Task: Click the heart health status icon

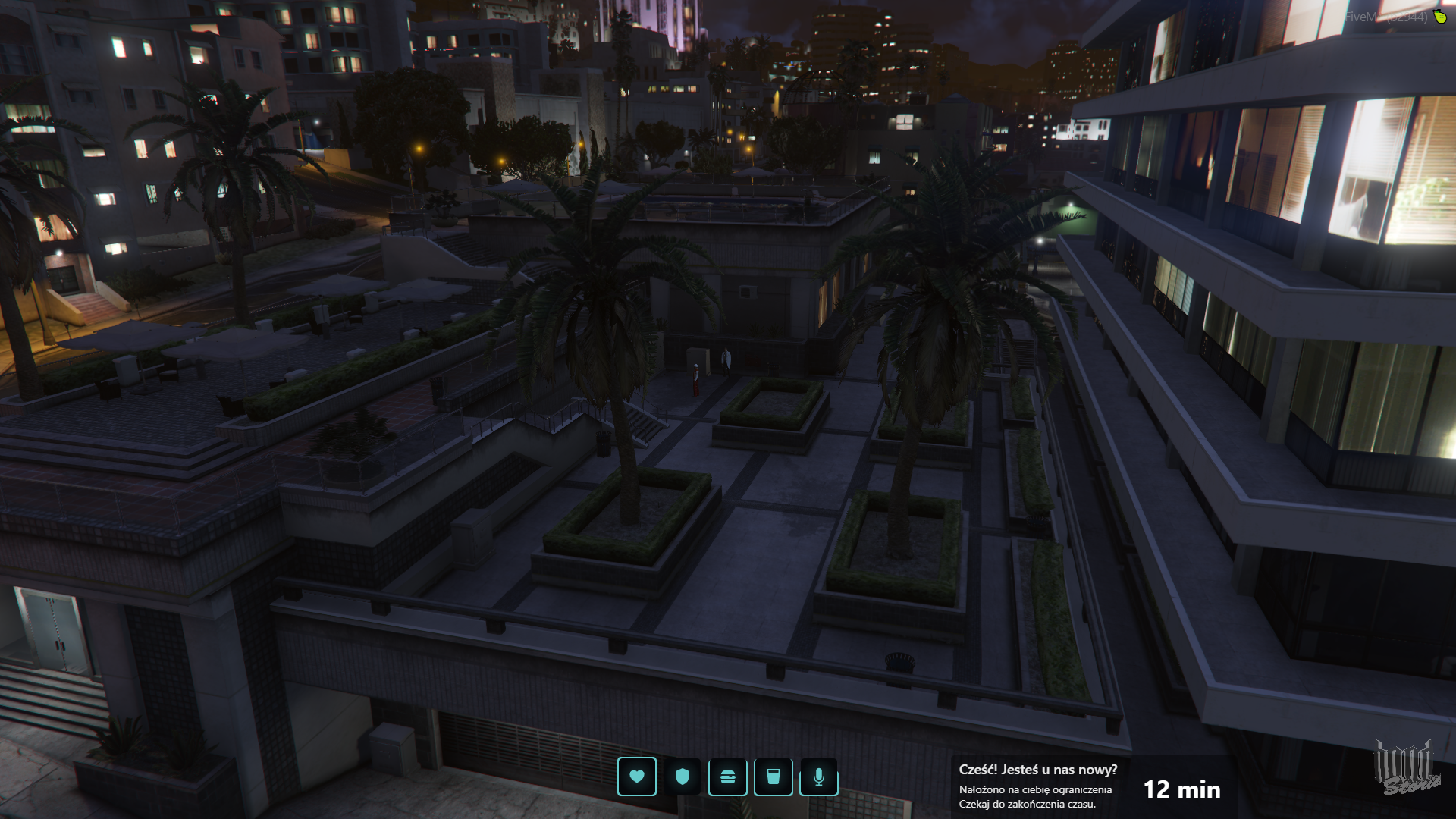Action: pos(637,777)
